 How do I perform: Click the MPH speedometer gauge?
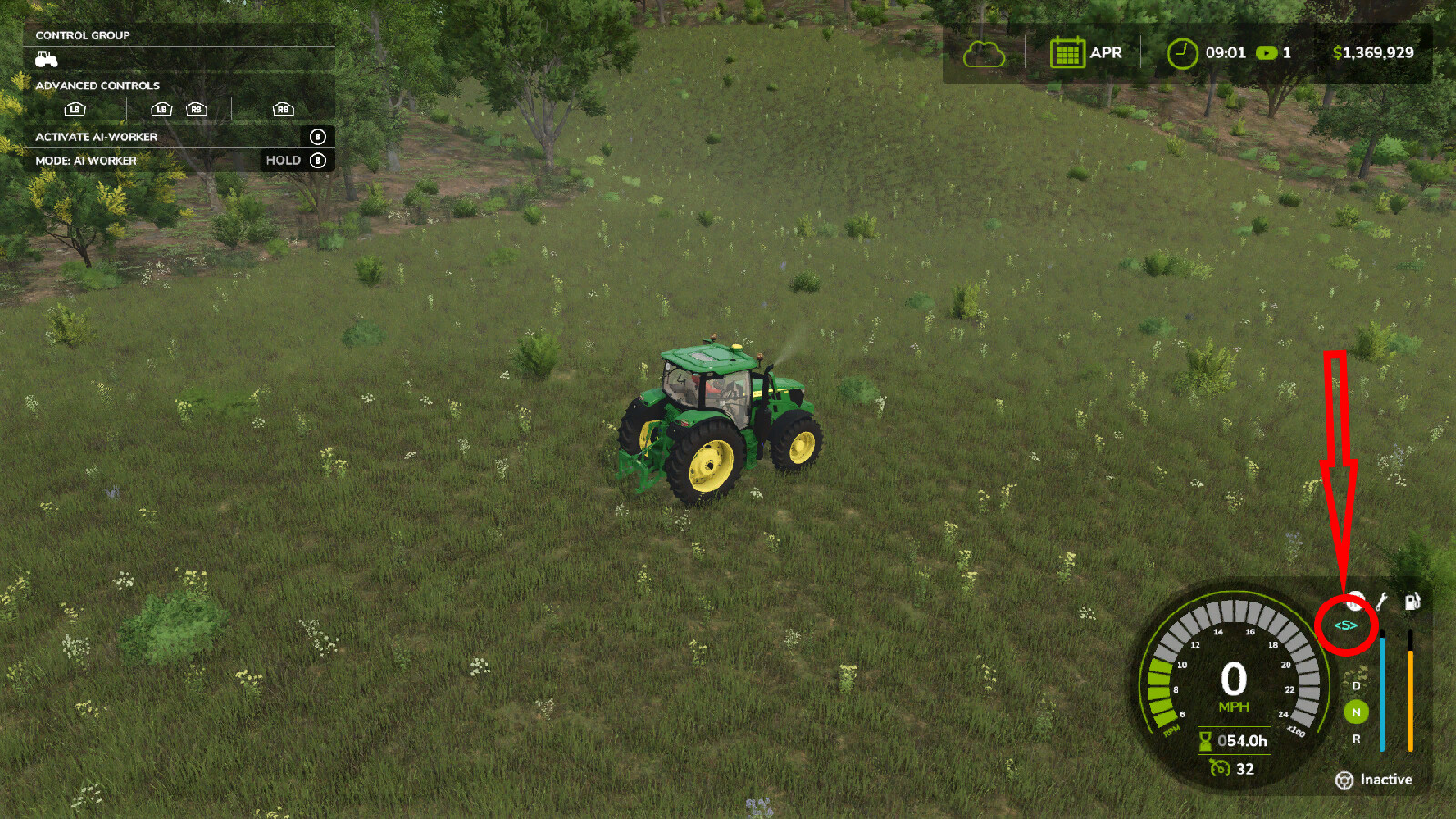[x=1234, y=687]
